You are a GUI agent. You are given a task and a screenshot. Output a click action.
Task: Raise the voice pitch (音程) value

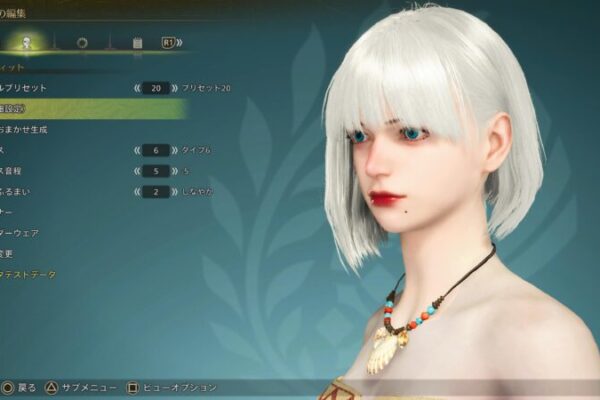click(174, 171)
